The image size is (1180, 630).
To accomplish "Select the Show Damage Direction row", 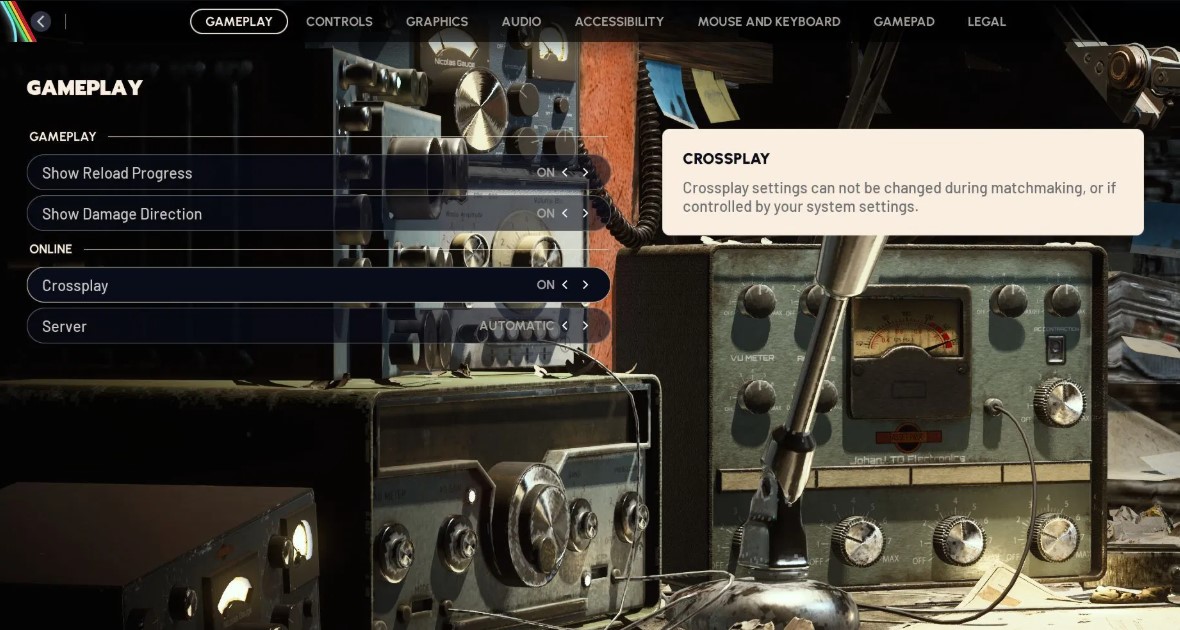I will click(x=250, y=214).
